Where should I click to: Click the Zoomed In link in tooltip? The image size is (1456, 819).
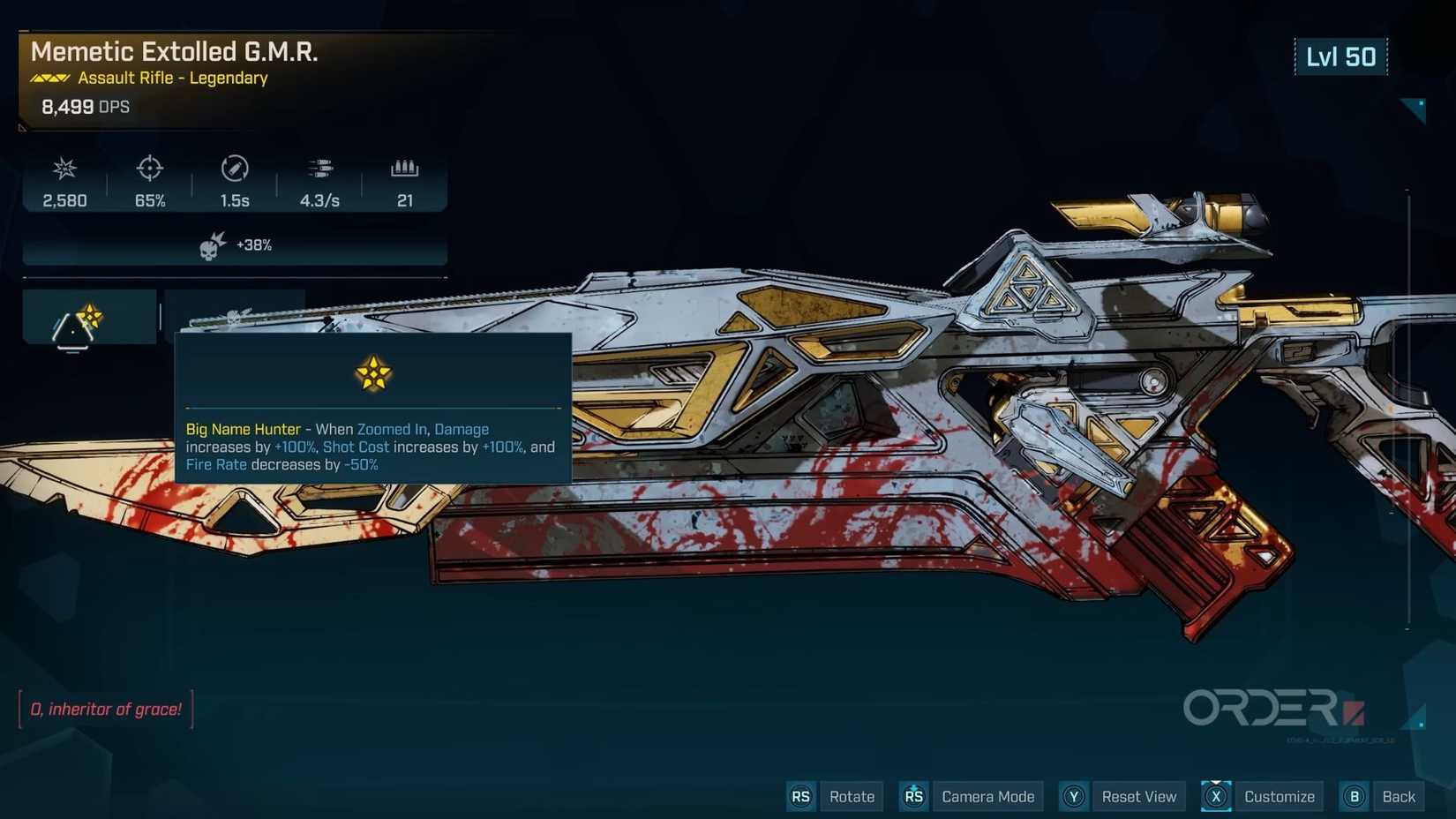pos(391,429)
